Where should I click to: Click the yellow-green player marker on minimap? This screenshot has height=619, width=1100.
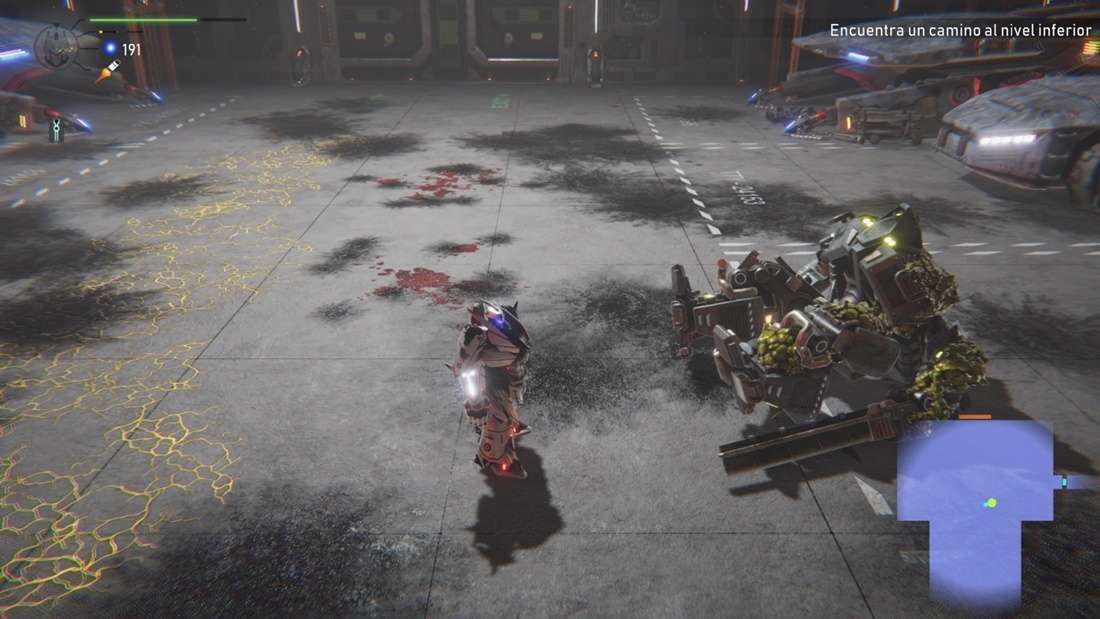991,503
